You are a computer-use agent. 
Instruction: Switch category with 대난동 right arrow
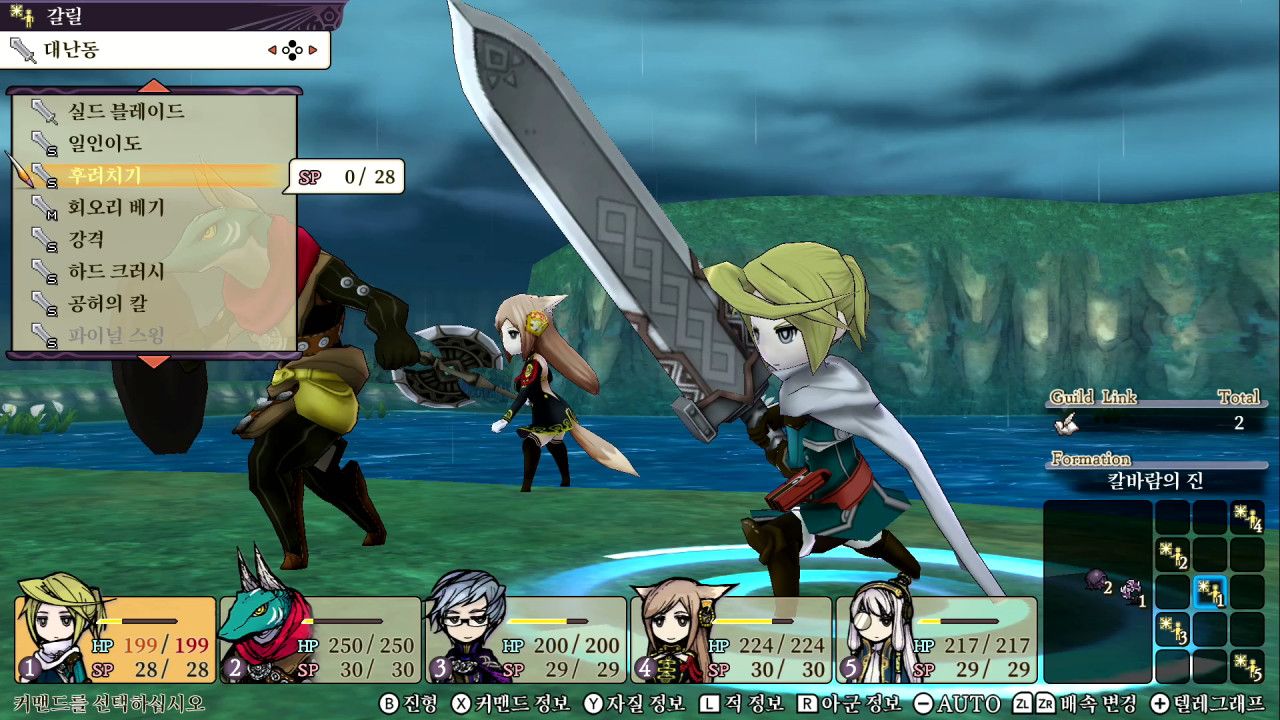tap(313, 49)
